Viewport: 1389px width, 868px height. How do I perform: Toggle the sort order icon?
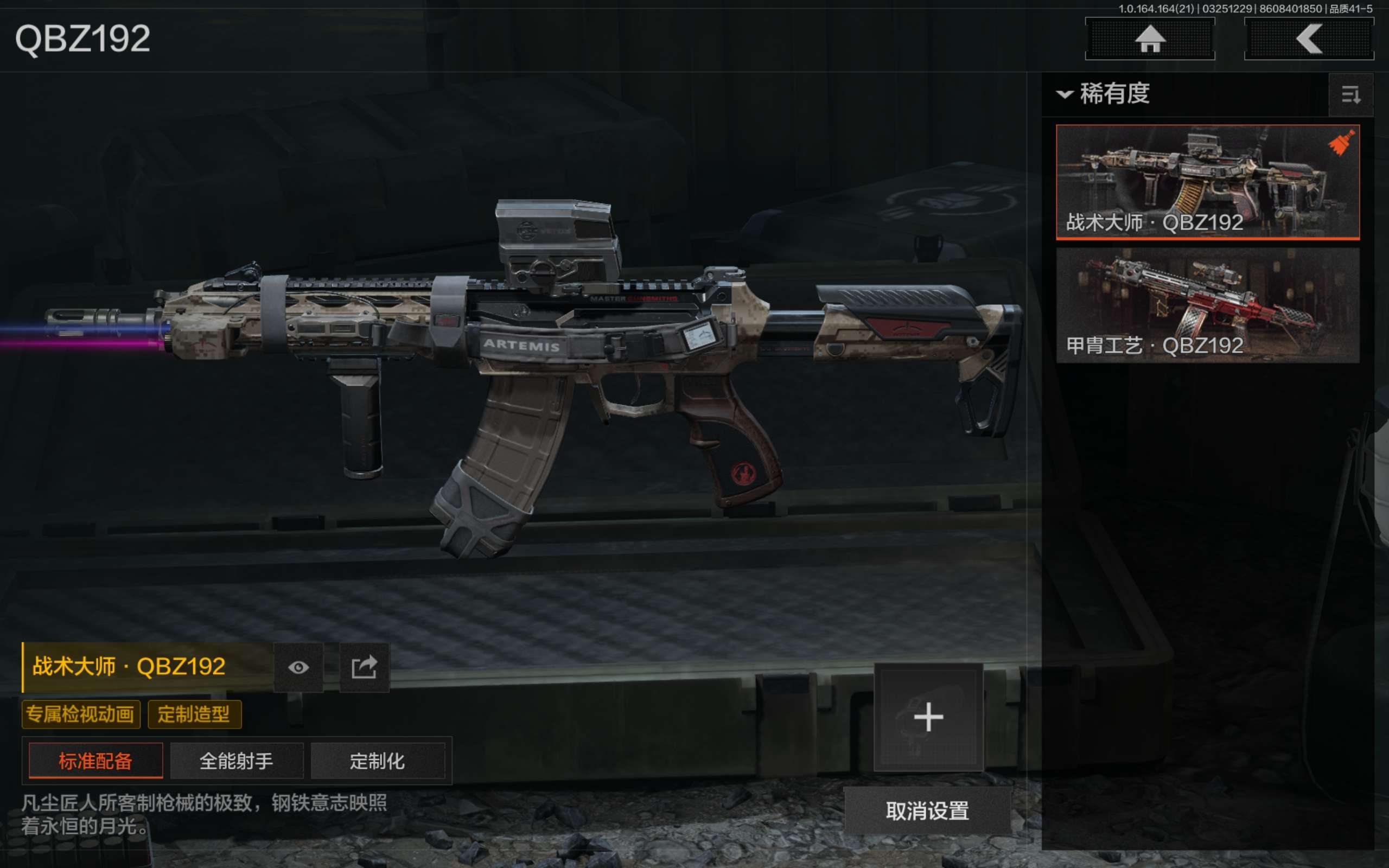[x=1350, y=95]
